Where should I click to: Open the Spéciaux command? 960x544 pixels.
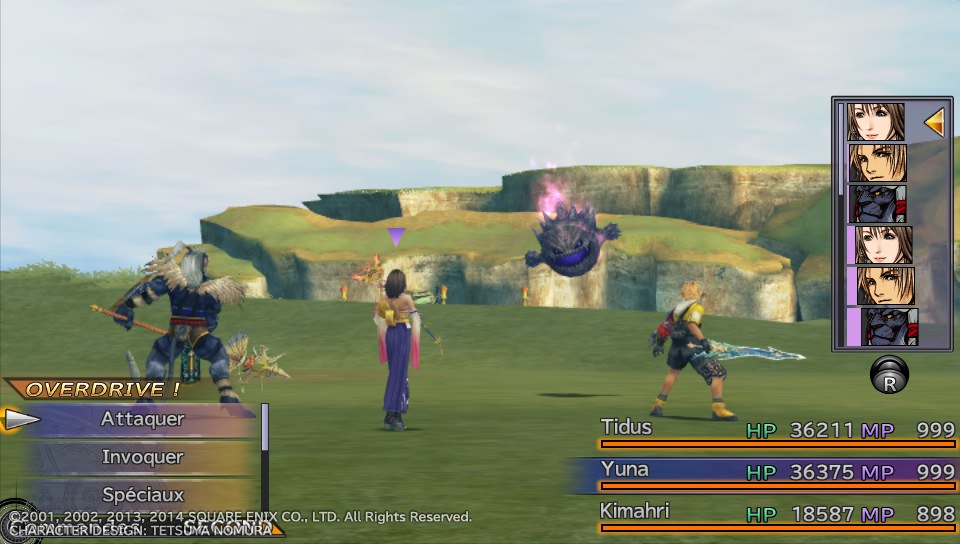(142, 494)
